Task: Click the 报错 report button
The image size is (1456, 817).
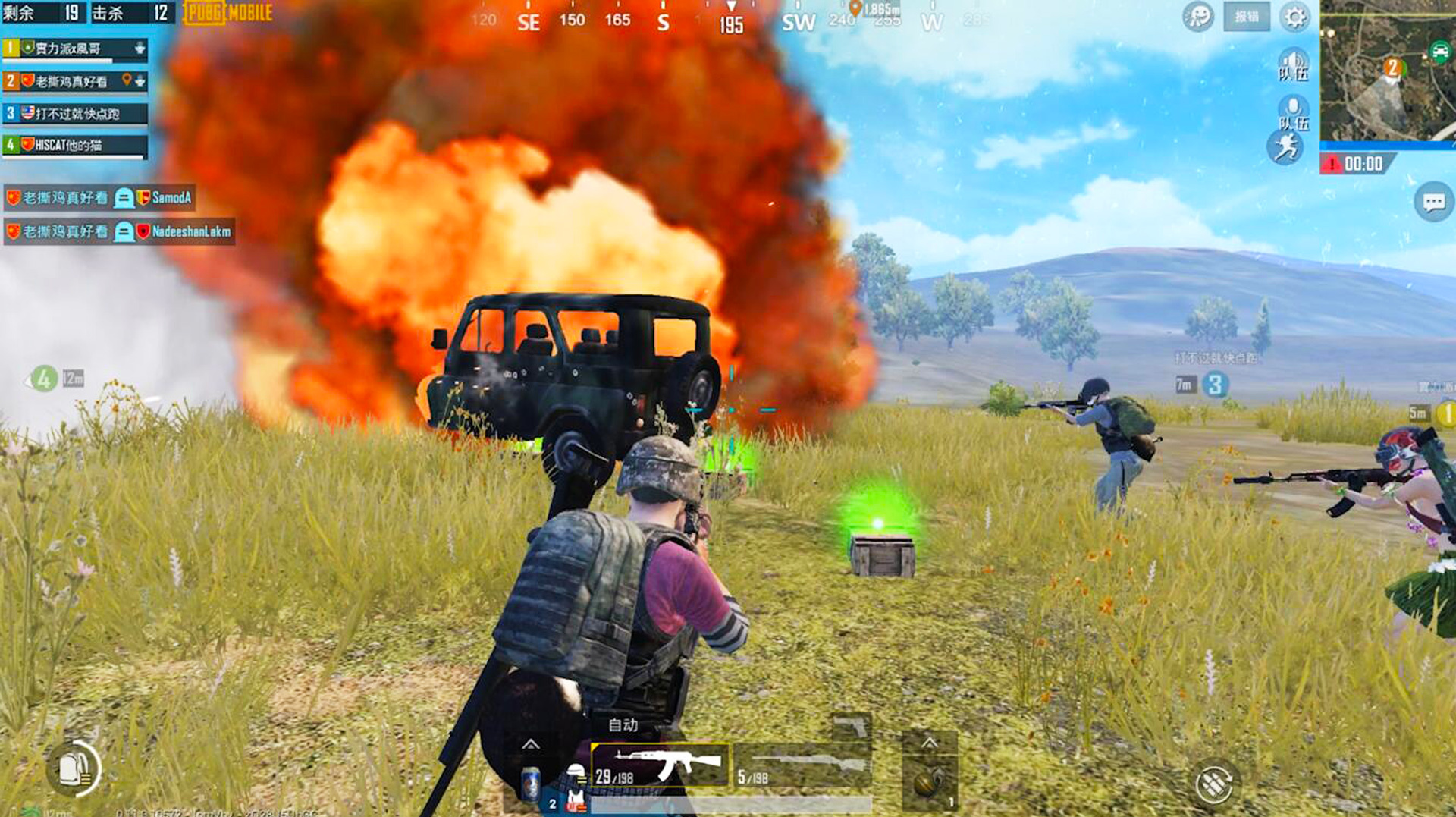Action: pyautogui.click(x=1246, y=17)
